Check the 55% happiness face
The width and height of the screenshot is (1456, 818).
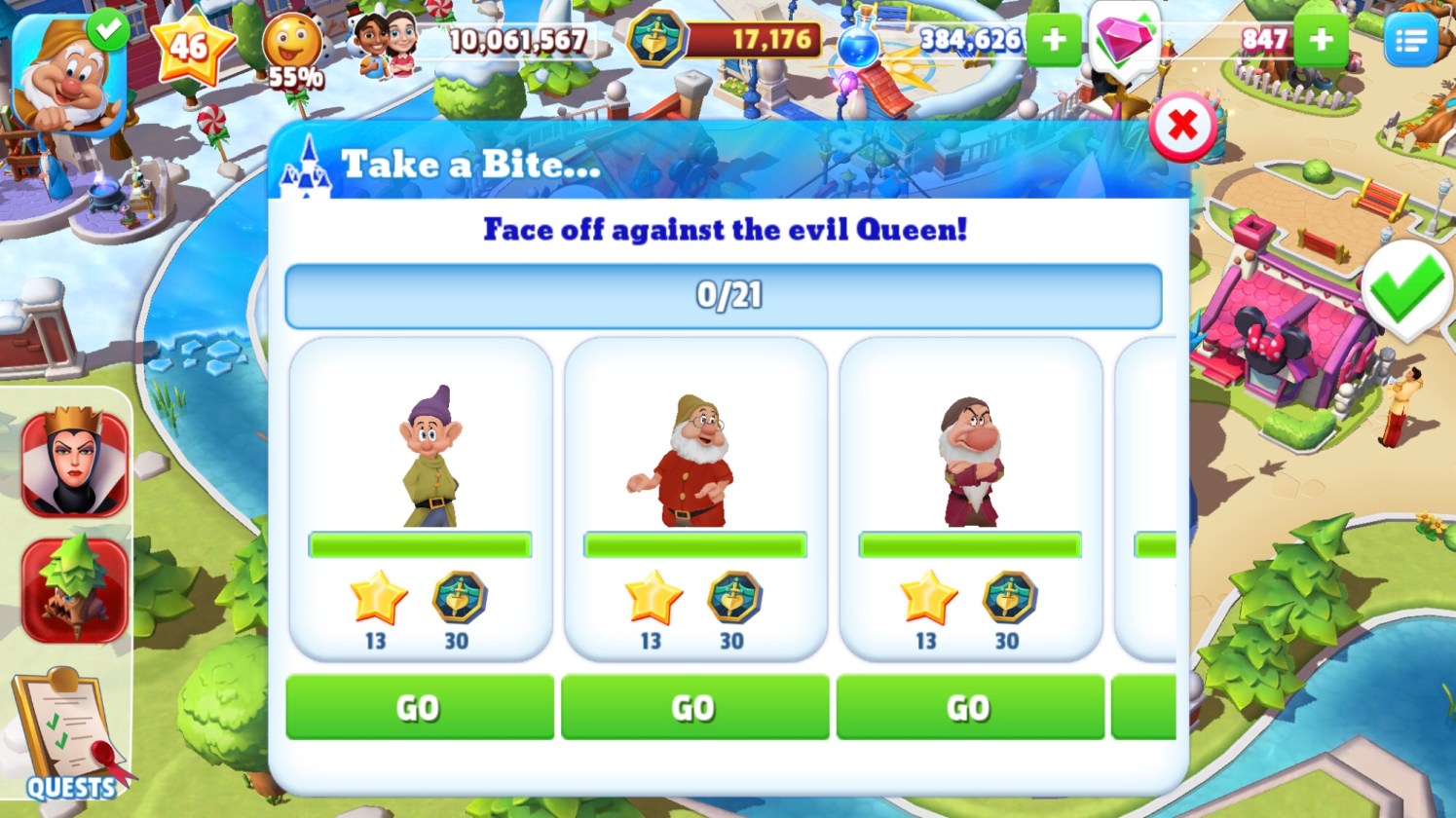click(x=293, y=49)
